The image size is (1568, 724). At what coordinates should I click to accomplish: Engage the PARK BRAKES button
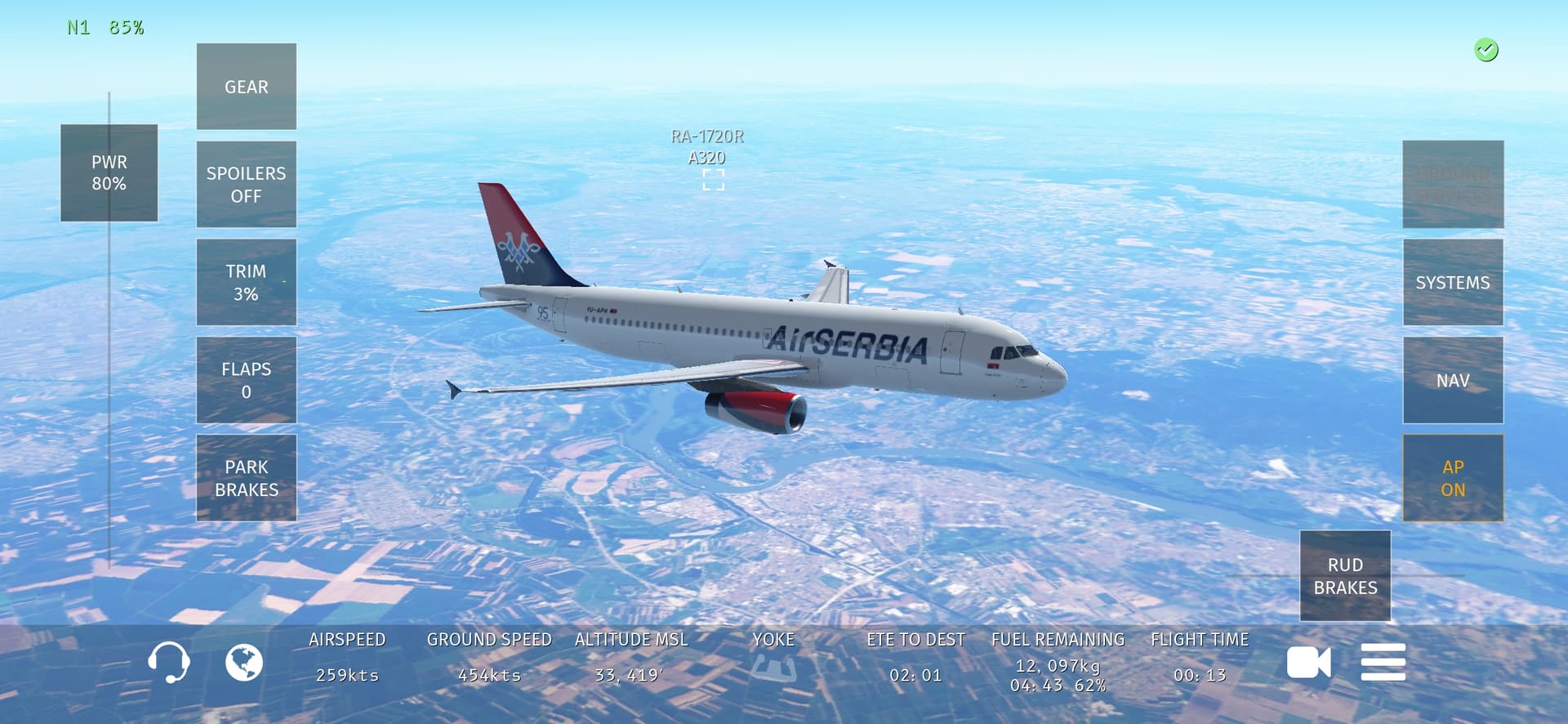click(x=246, y=478)
